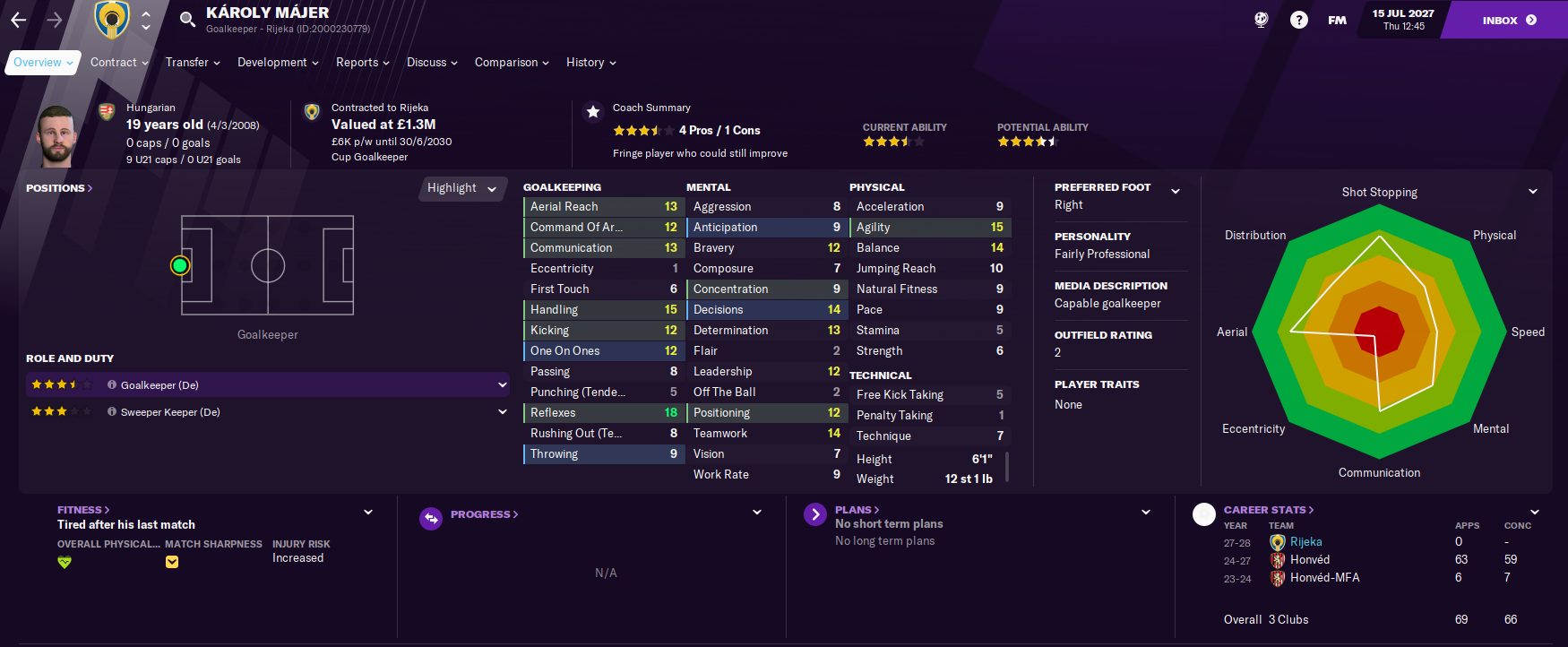Open the Discuss menu
This screenshot has width=1568, height=647.
click(x=431, y=63)
